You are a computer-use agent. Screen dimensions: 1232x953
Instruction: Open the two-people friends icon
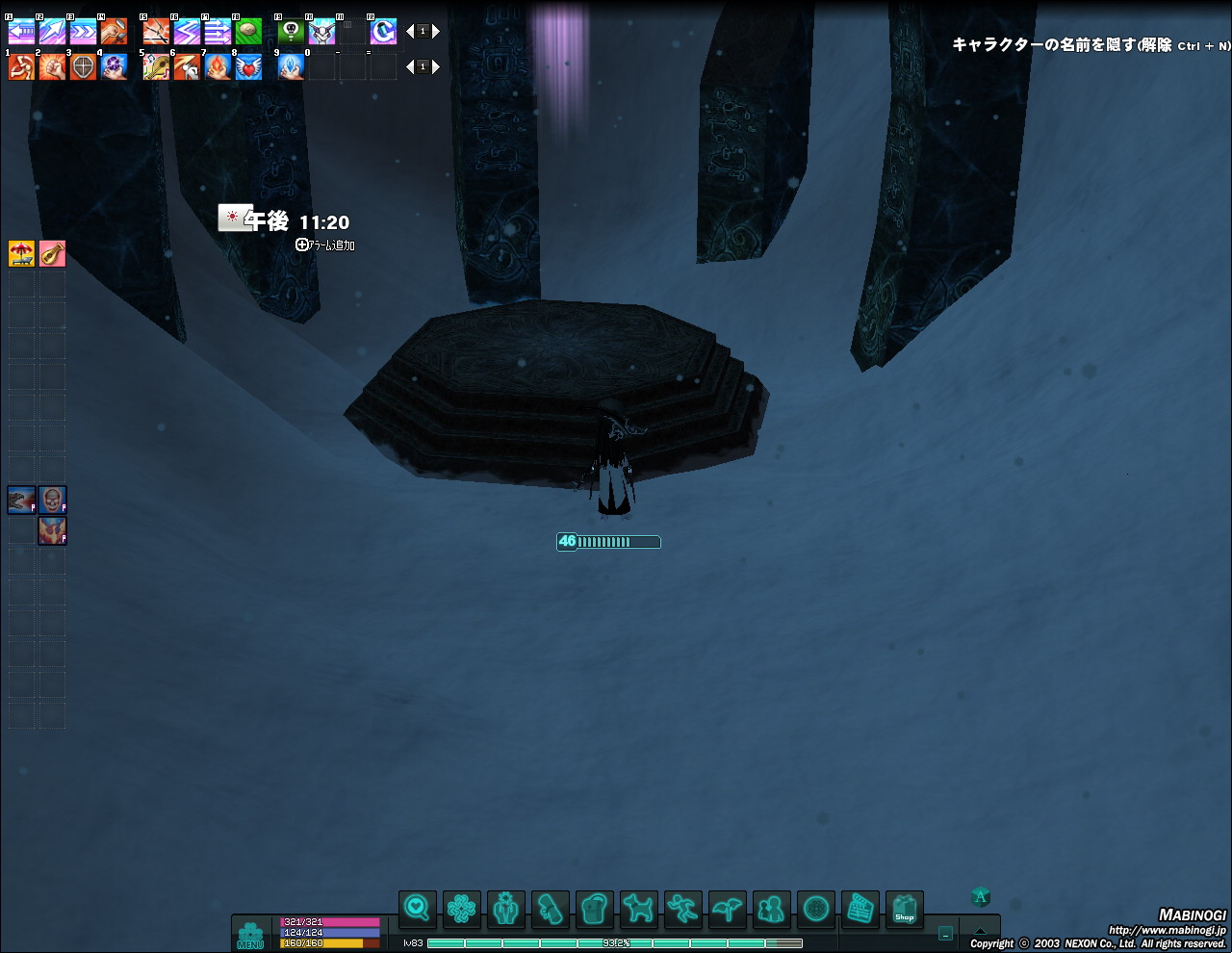coord(772,909)
